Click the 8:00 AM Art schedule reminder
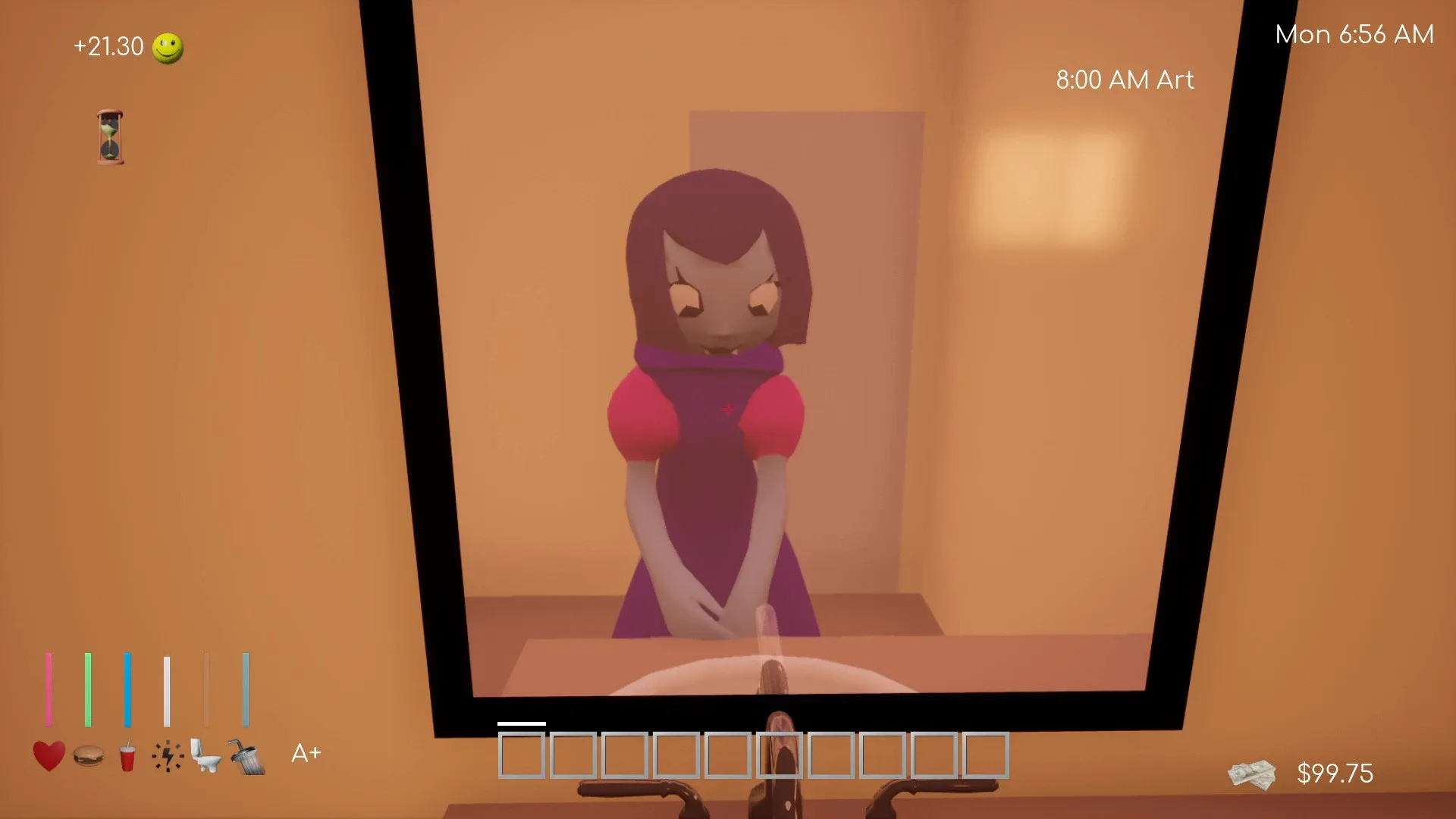 tap(1124, 80)
